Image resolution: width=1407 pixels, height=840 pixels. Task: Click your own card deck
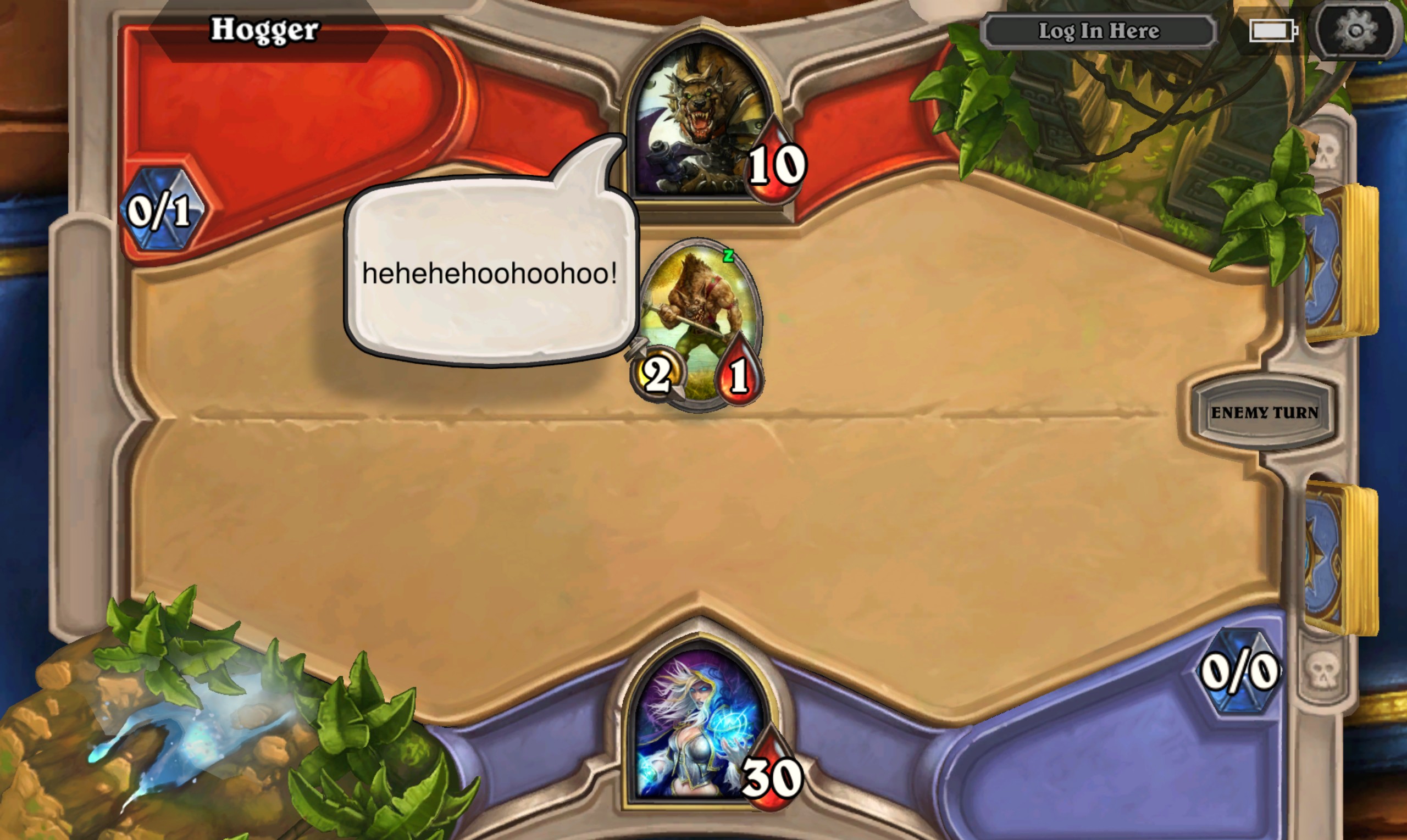1342,558
